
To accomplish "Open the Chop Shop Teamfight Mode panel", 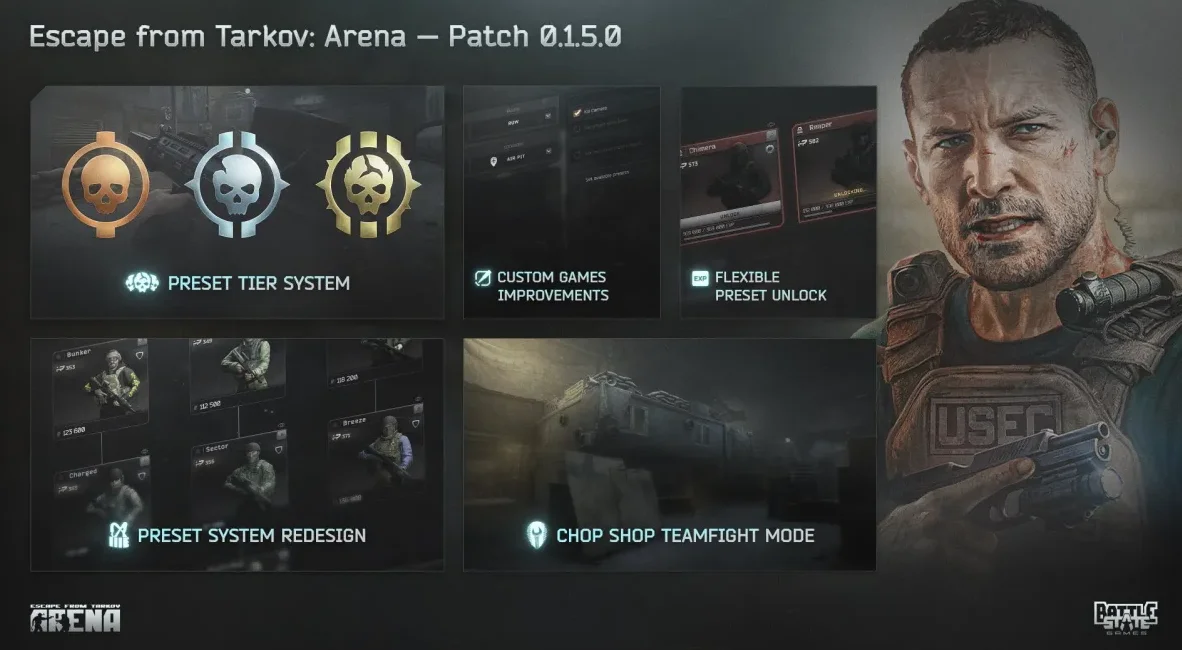I will (x=669, y=455).
